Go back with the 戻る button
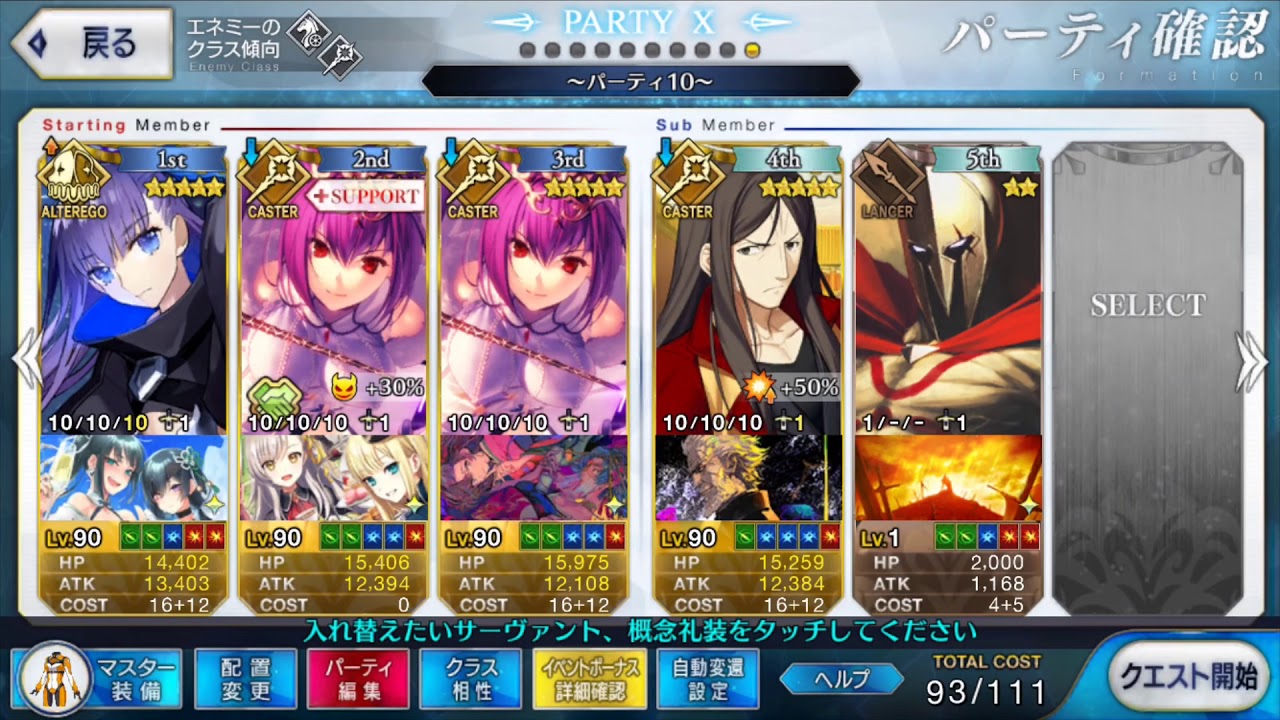Image resolution: width=1280 pixels, height=720 pixels. [92, 43]
